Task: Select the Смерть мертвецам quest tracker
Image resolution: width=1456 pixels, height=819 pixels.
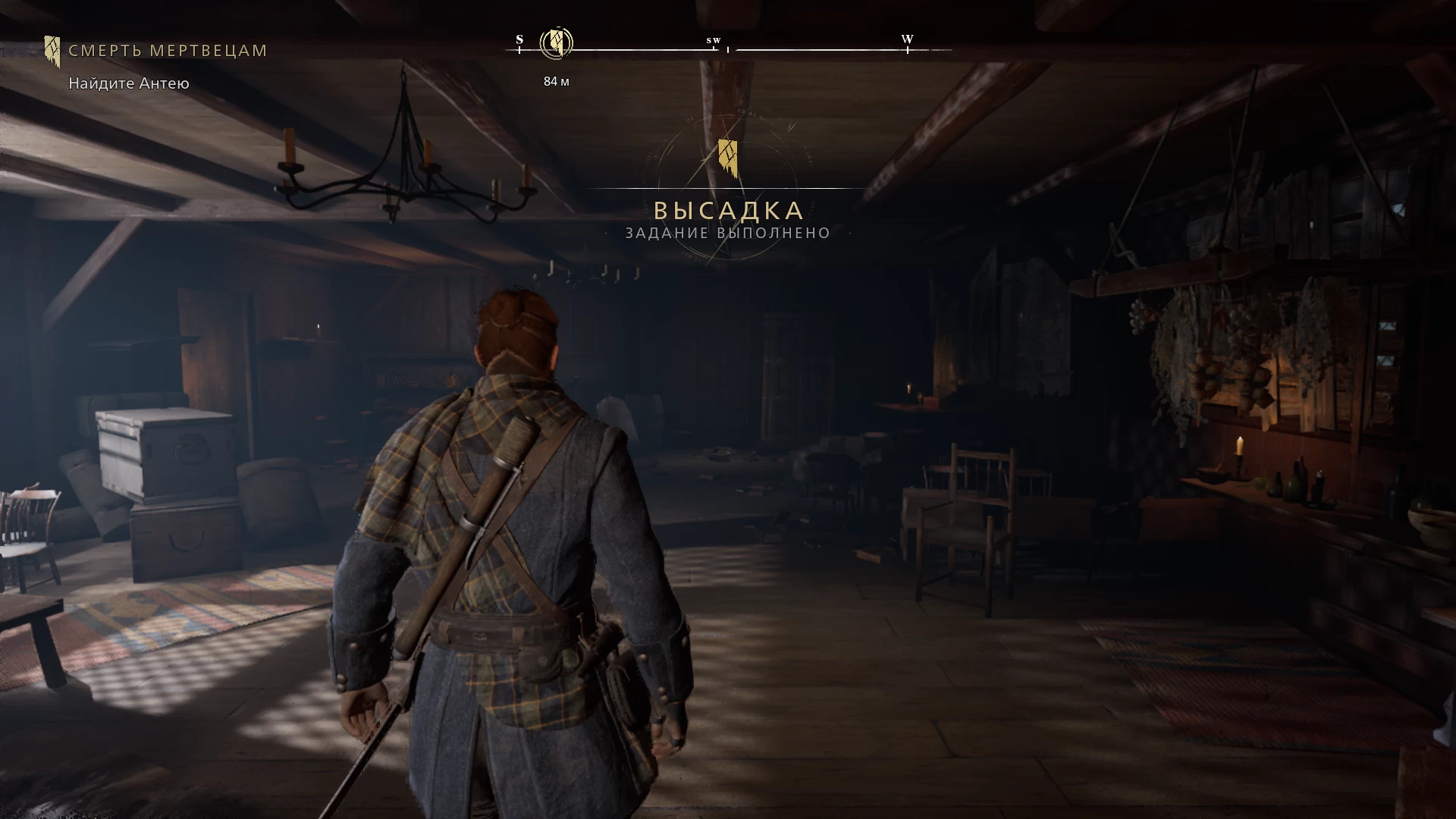Action: pyautogui.click(x=167, y=51)
